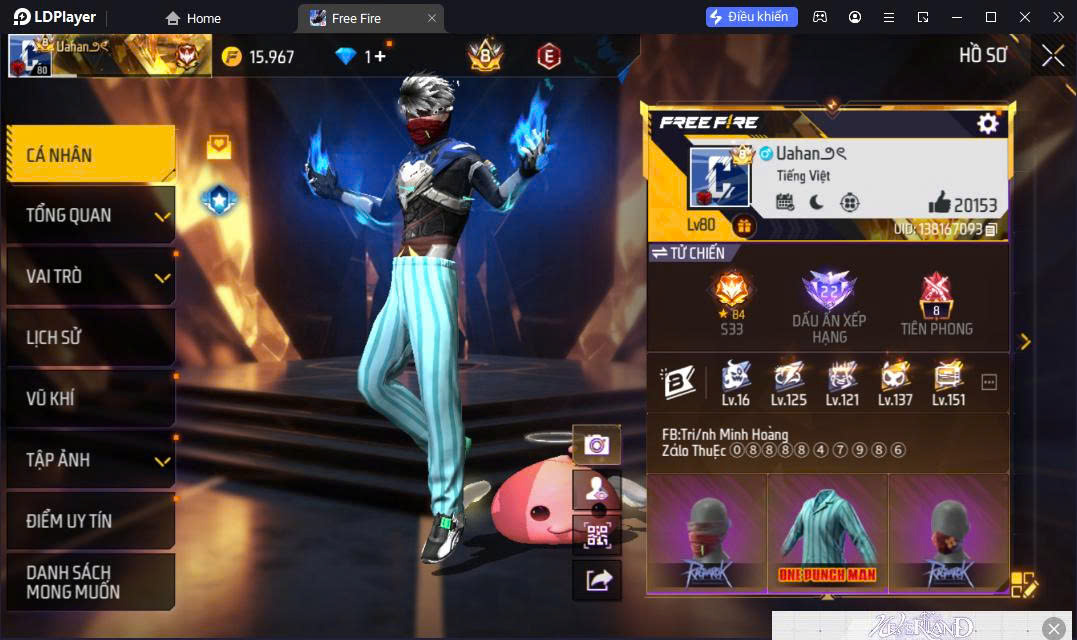Expand the Tập Ảnh section

(x=90, y=460)
